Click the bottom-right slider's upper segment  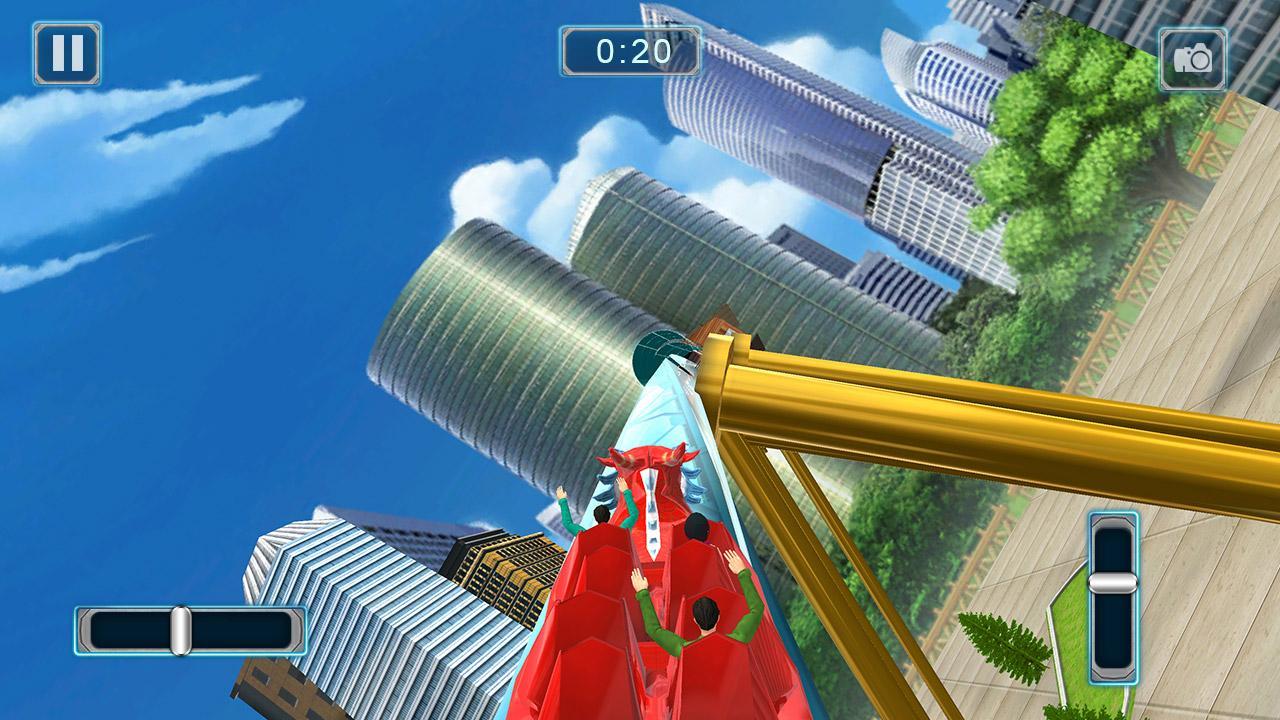click(x=1115, y=545)
